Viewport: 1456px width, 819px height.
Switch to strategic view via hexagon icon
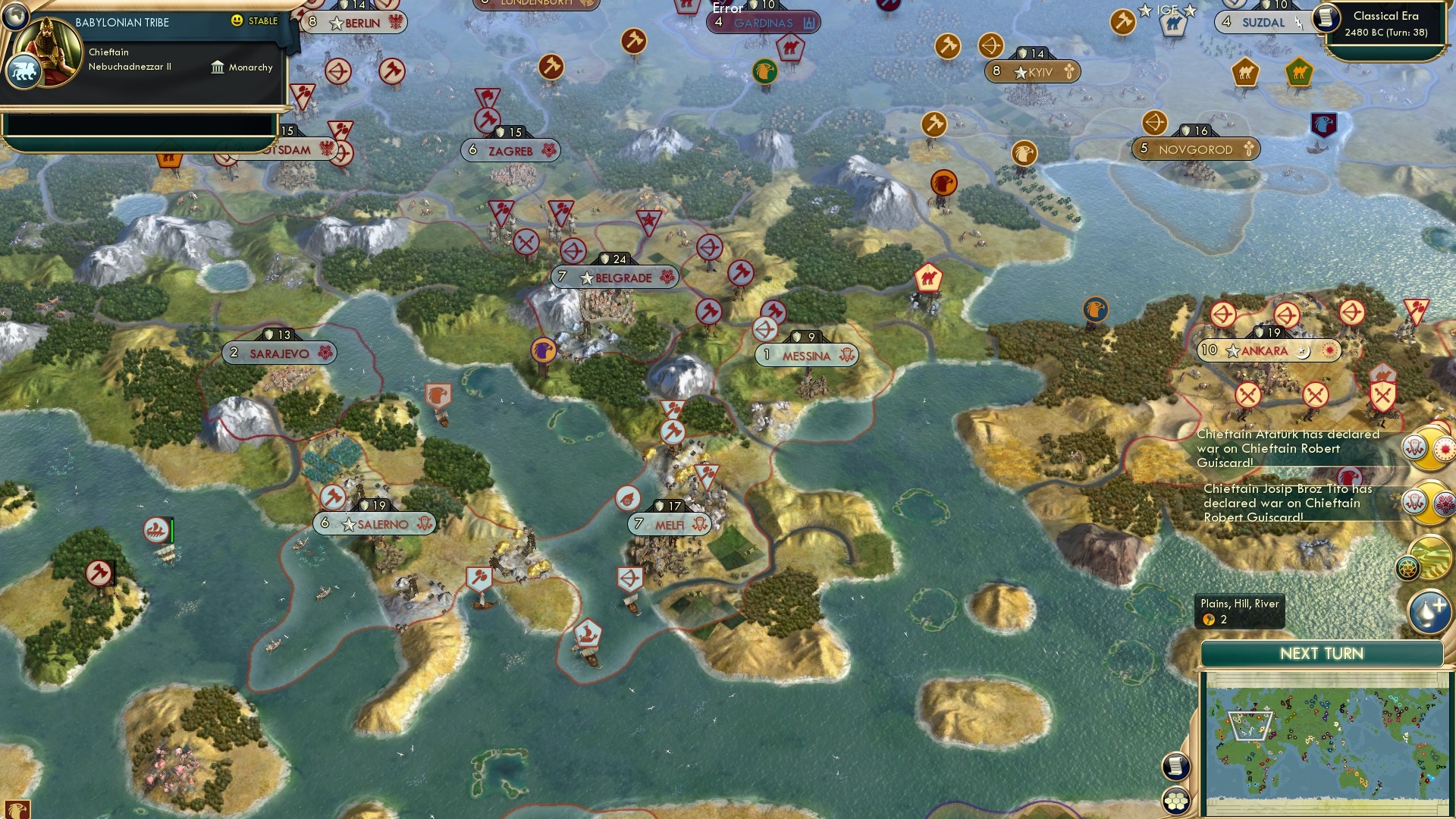pyautogui.click(x=1174, y=799)
